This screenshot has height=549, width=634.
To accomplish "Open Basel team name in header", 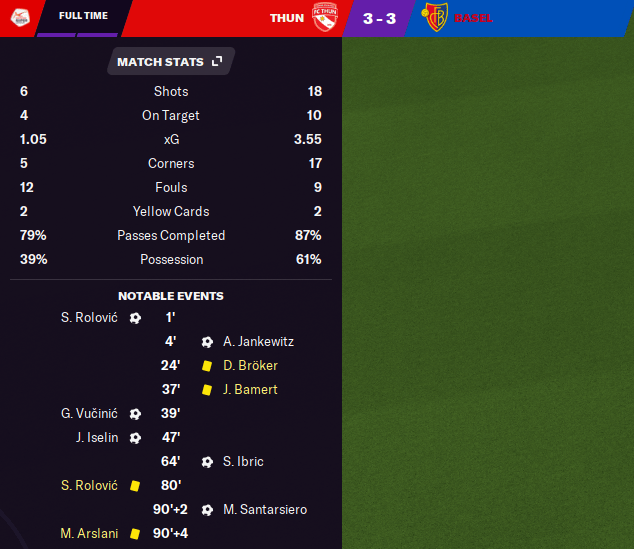I will point(474,18).
